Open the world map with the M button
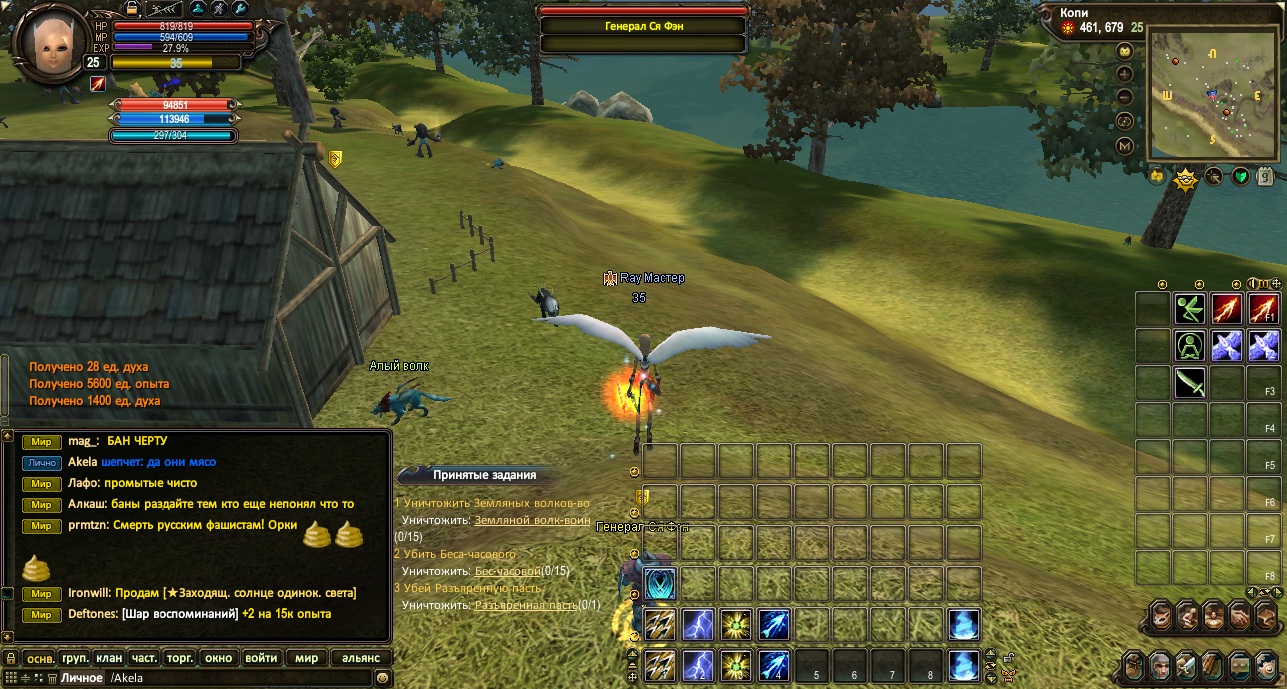1287x689 pixels. (1125, 146)
